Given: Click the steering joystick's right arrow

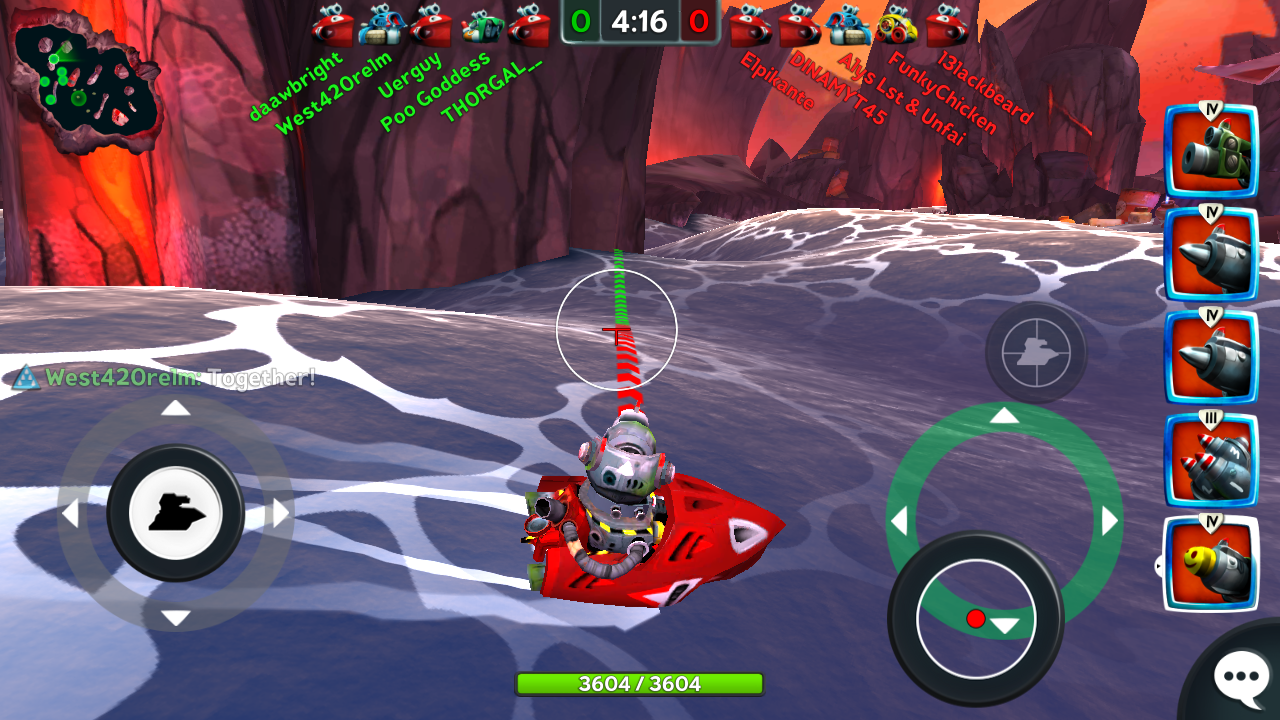Looking at the screenshot, I should (x=281, y=514).
